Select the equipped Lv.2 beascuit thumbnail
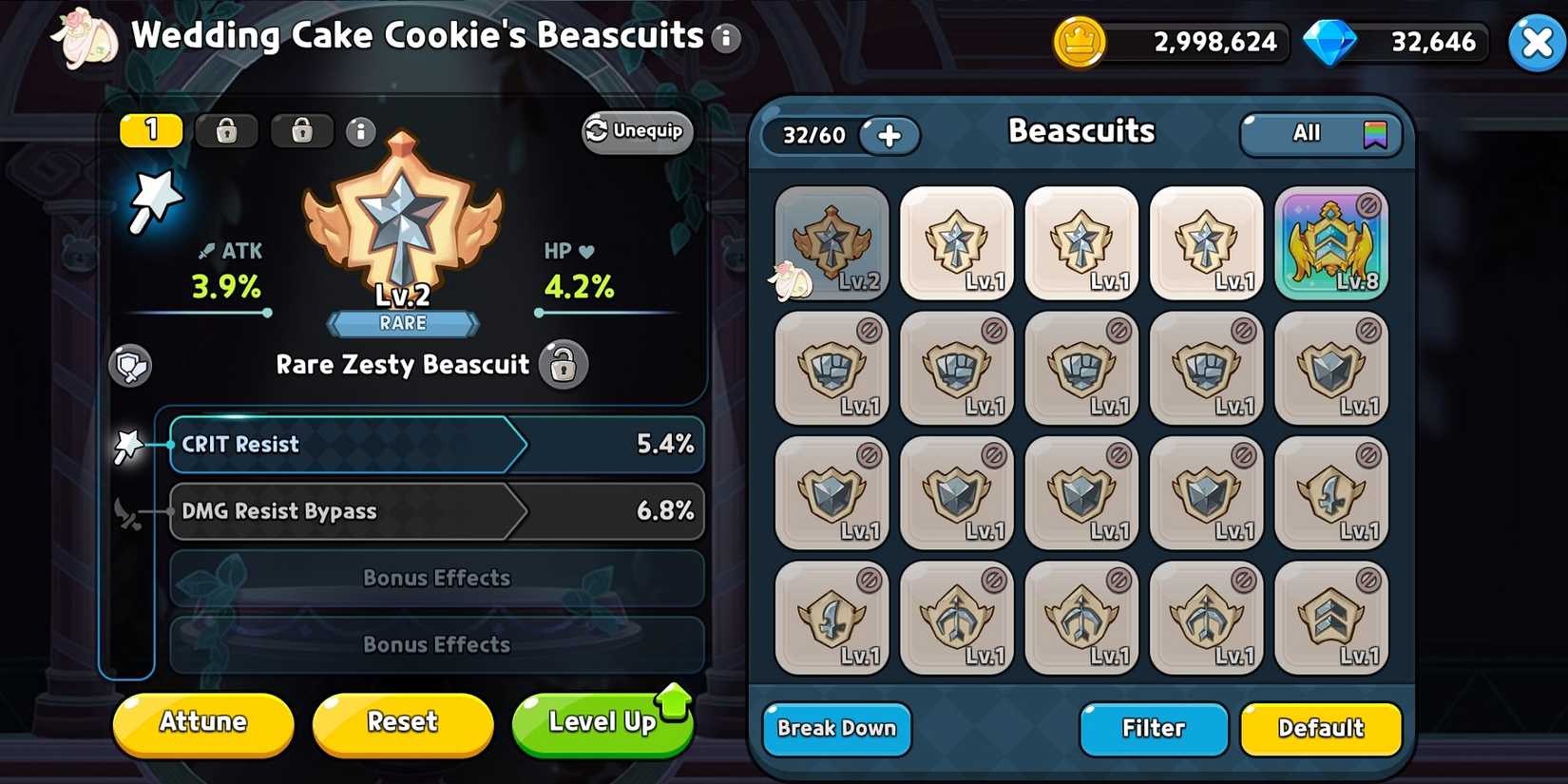 click(x=832, y=242)
